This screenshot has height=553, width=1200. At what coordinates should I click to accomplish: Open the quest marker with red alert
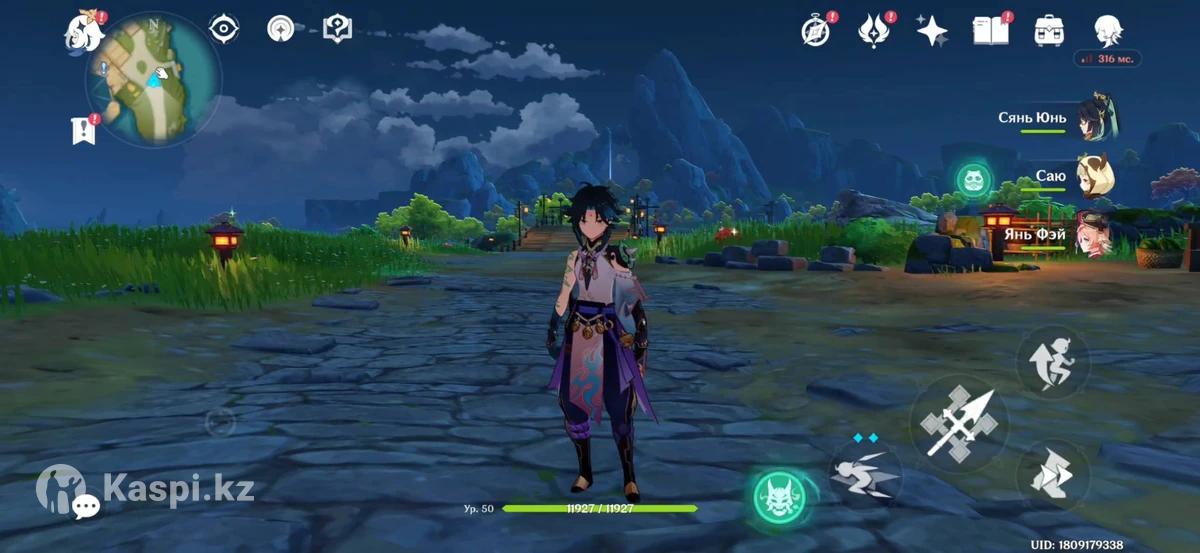(84, 130)
